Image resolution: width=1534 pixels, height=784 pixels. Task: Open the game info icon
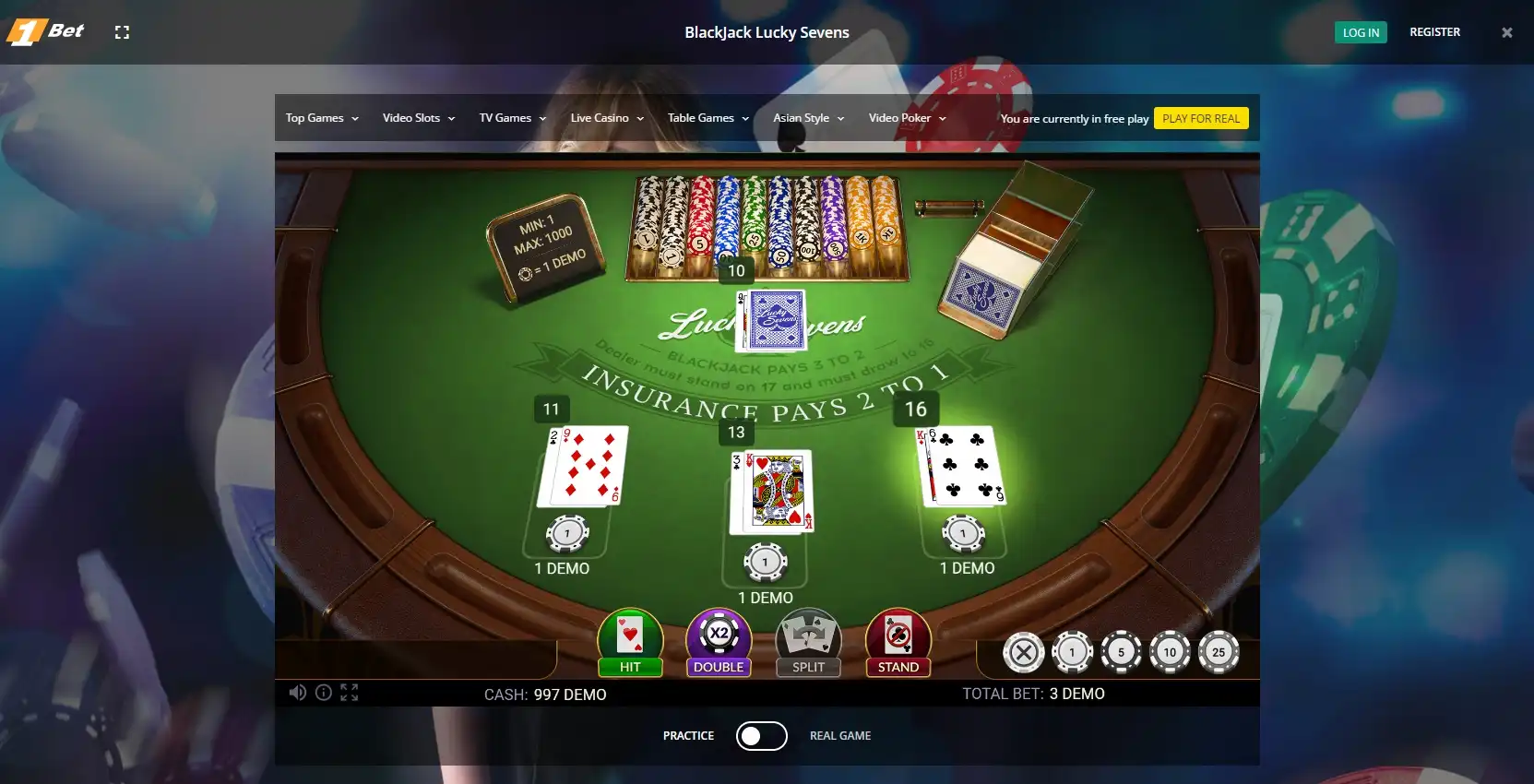pyautogui.click(x=324, y=693)
